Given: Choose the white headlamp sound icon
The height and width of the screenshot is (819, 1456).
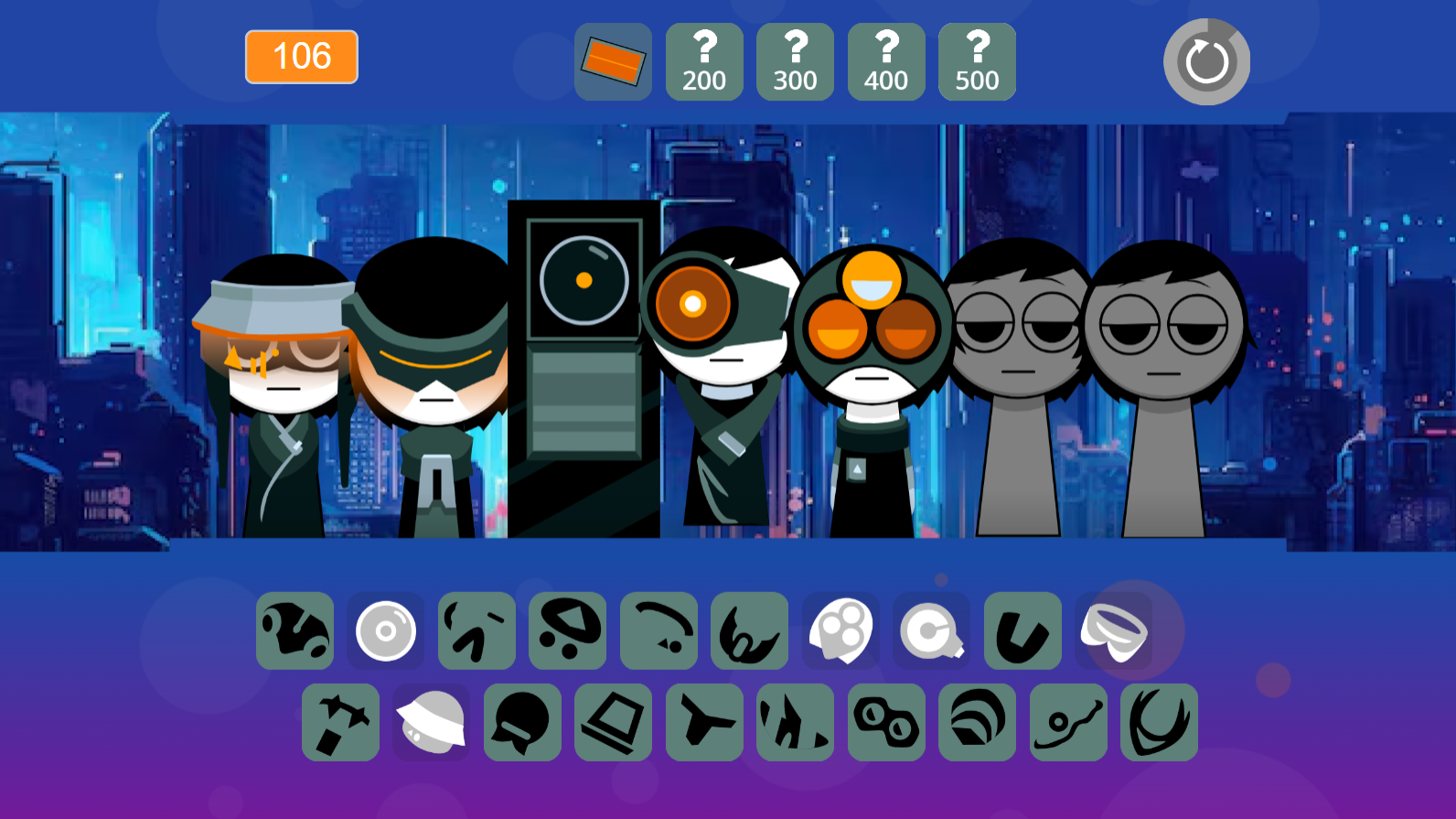Looking at the screenshot, I should (932, 630).
